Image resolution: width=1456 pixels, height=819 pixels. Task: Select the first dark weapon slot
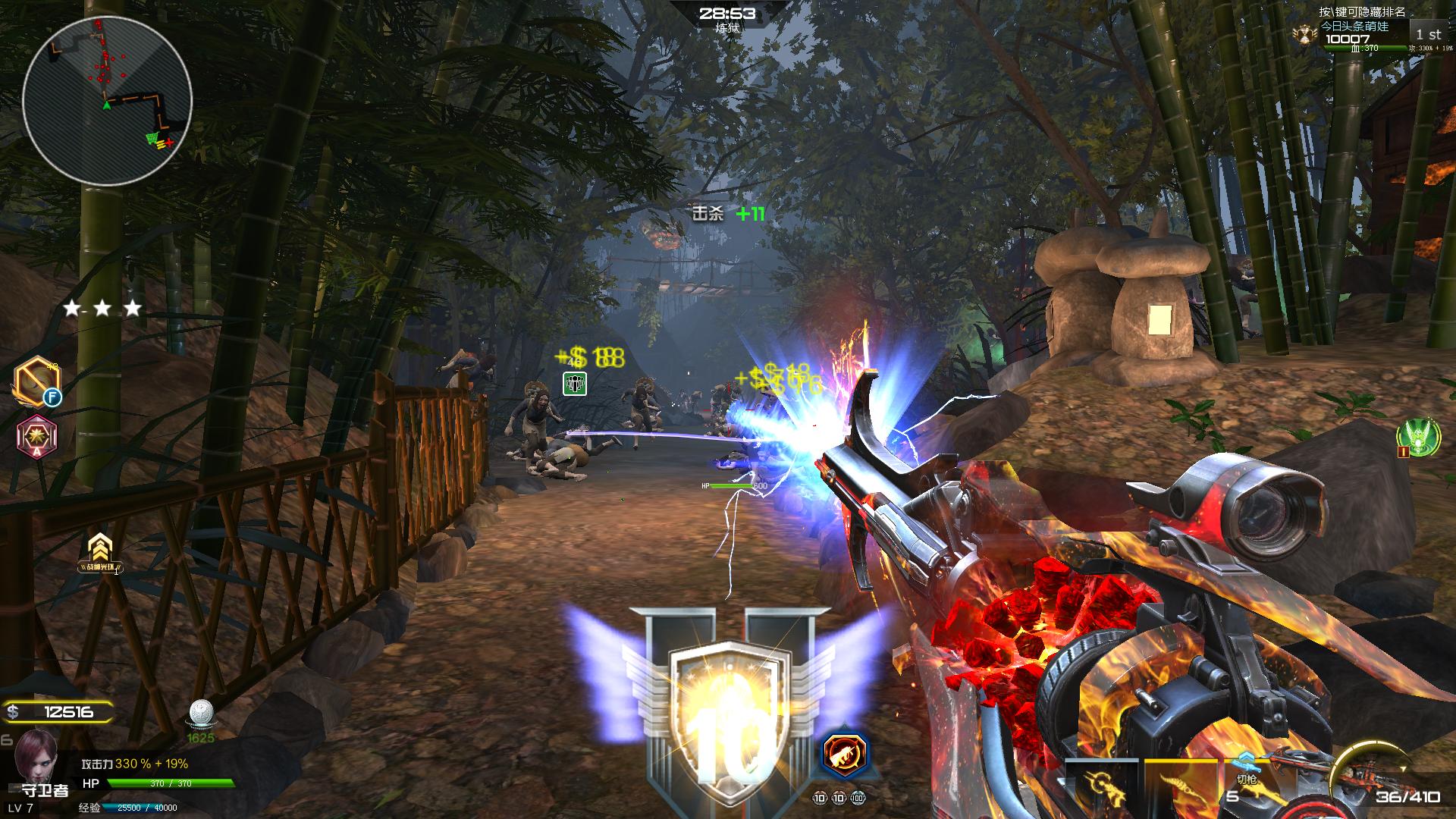coord(1100,786)
